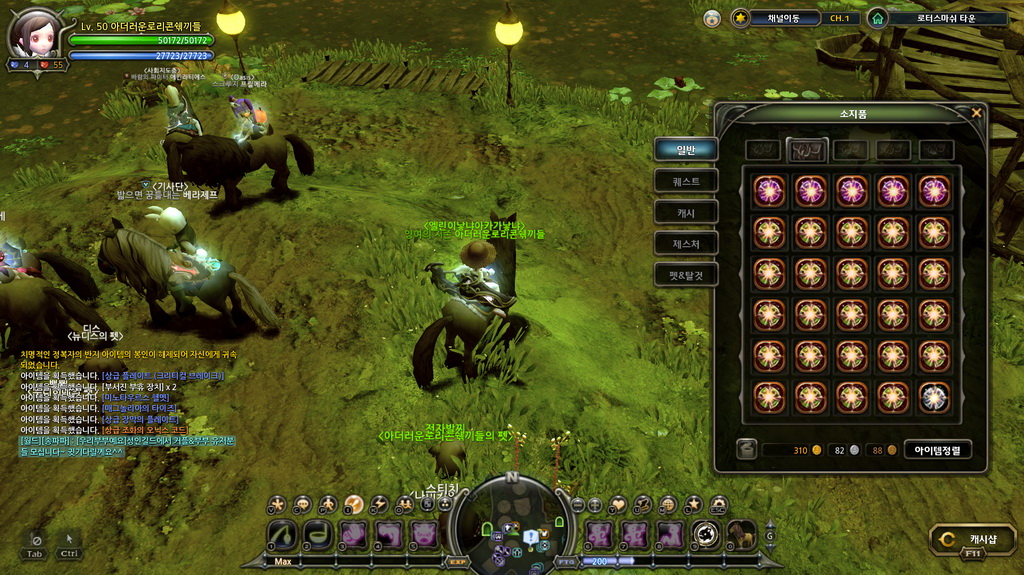Activate the white swirl skill in the hotbar
Image resolution: width=1024 pixels, height=575 pixels.
click(706, 535)
